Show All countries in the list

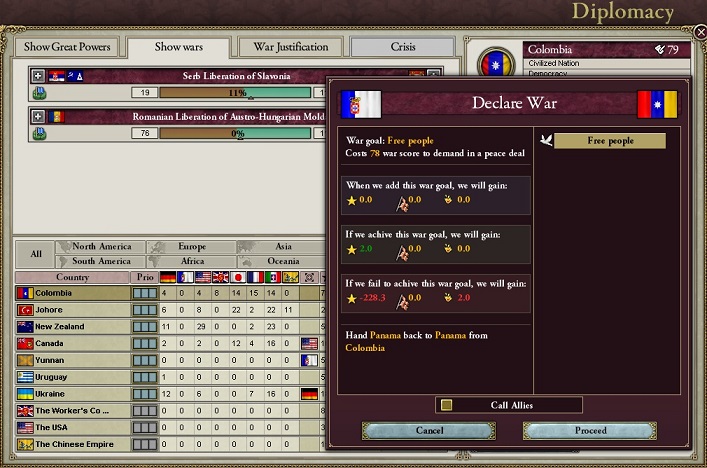[x=35, y=254]
